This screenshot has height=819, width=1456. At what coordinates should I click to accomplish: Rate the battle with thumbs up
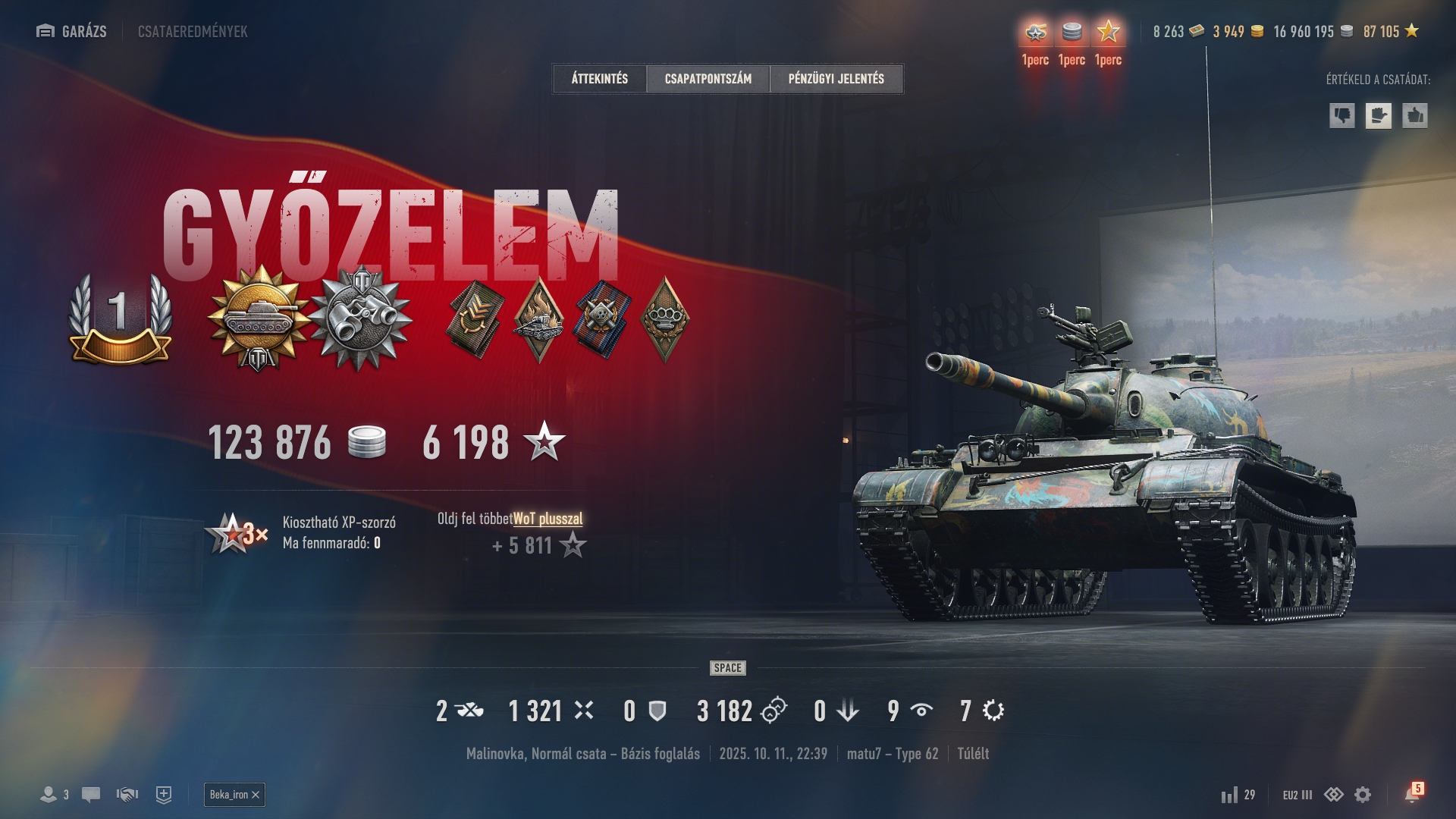[1414, 116]
